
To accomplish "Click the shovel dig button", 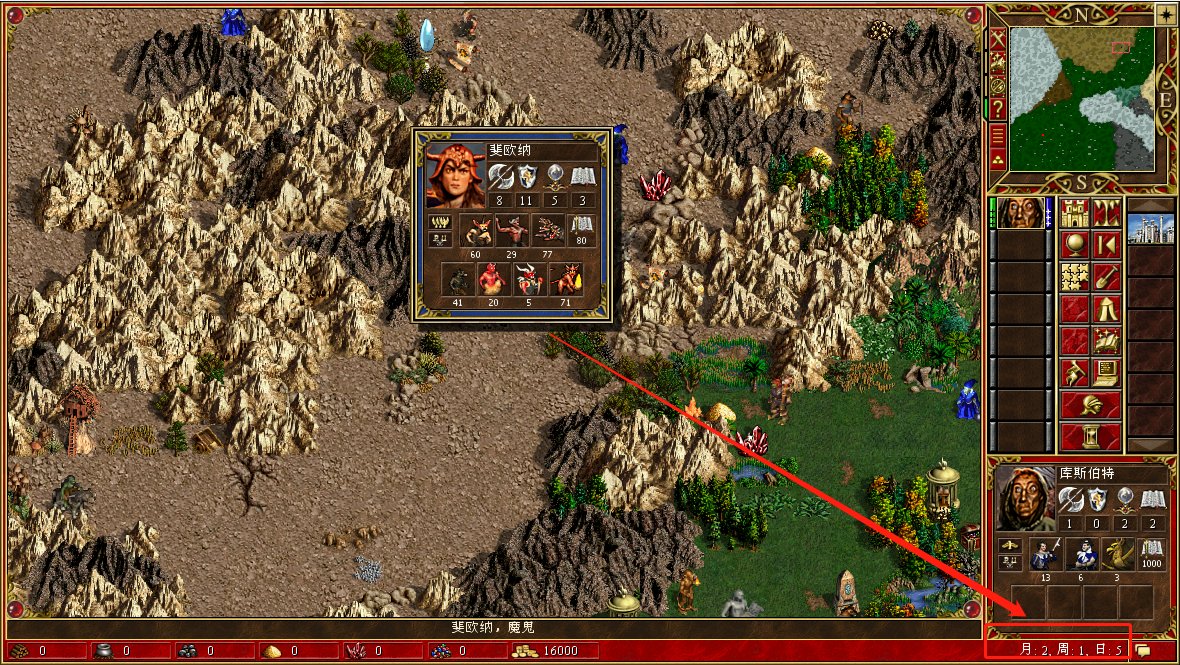I will click(1106, 276).
